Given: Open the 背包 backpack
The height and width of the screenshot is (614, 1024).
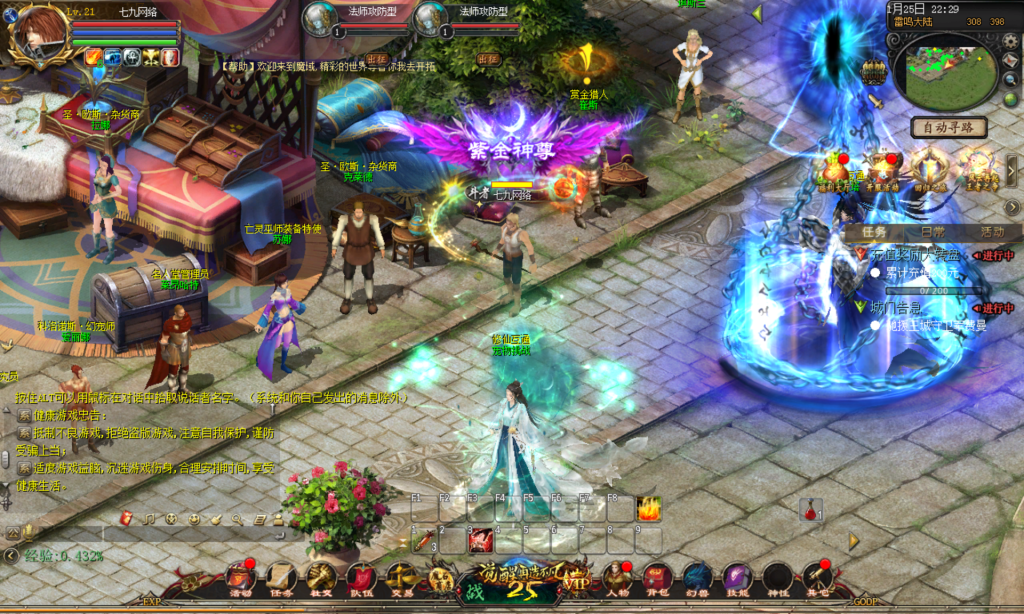Looking at the screenshot, I should click(656, 577).
